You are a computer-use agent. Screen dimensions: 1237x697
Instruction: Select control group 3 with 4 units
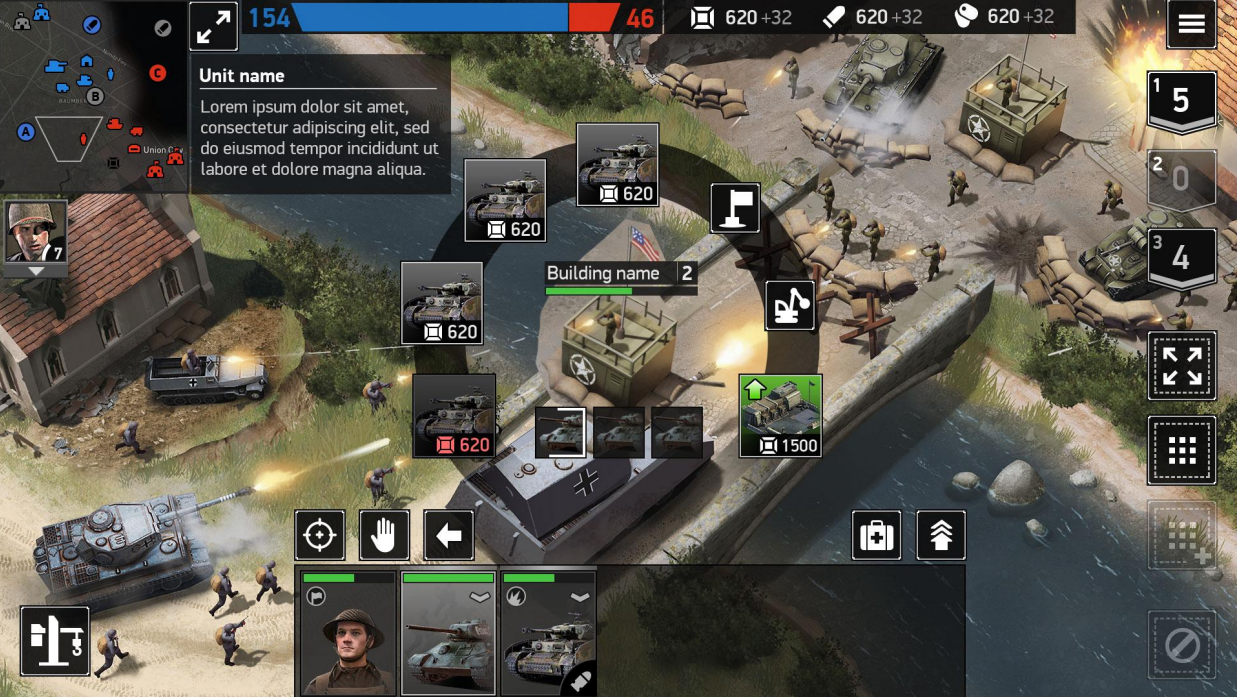[x=1181, y=258]
